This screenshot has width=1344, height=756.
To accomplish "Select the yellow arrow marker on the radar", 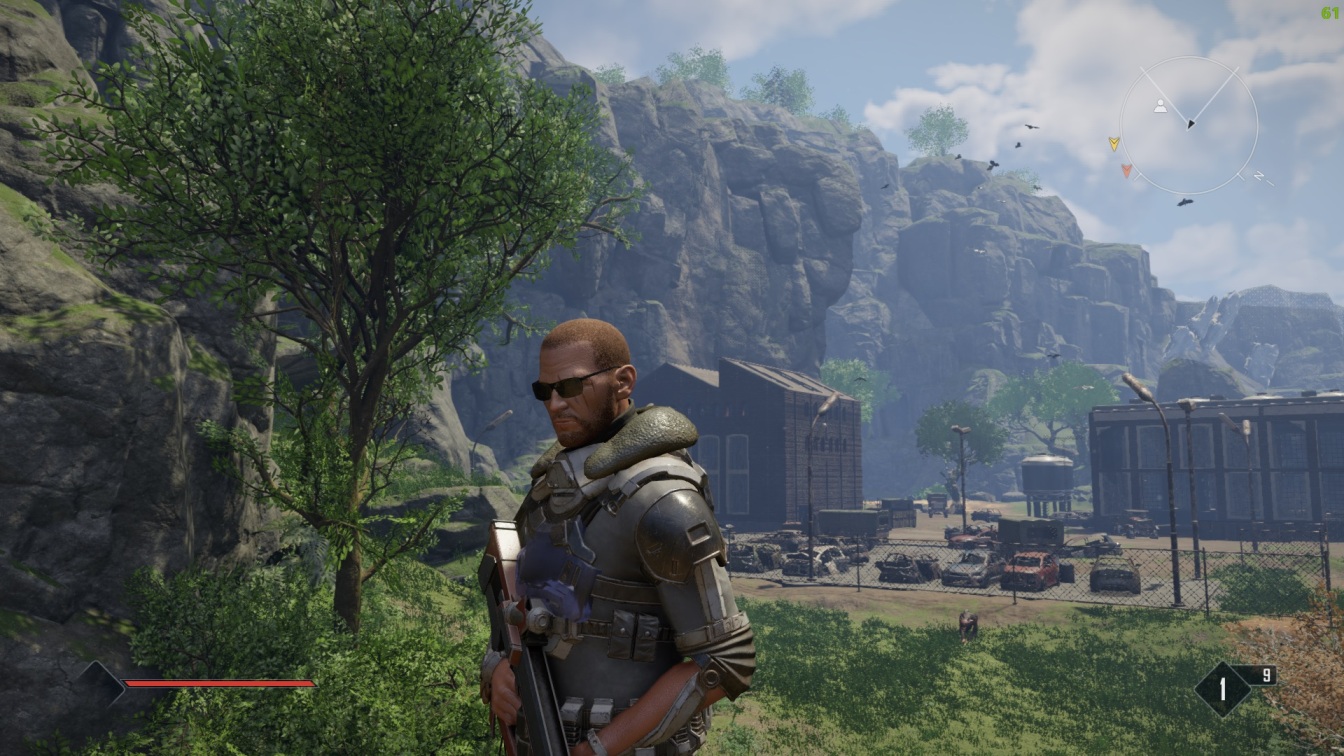I will click(x=1114, y=144).
